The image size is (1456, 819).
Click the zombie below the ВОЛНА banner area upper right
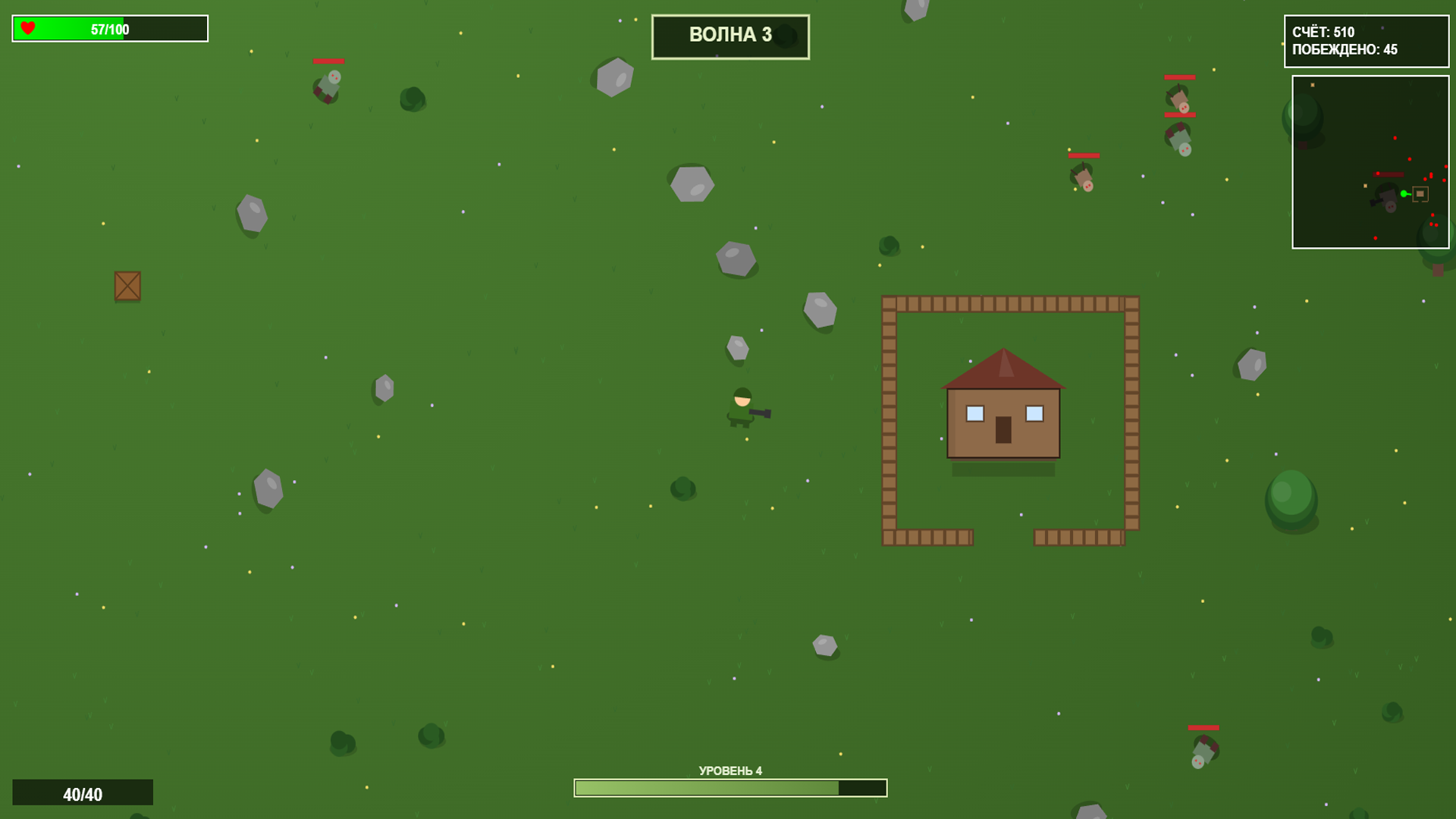click(1083, 178)
